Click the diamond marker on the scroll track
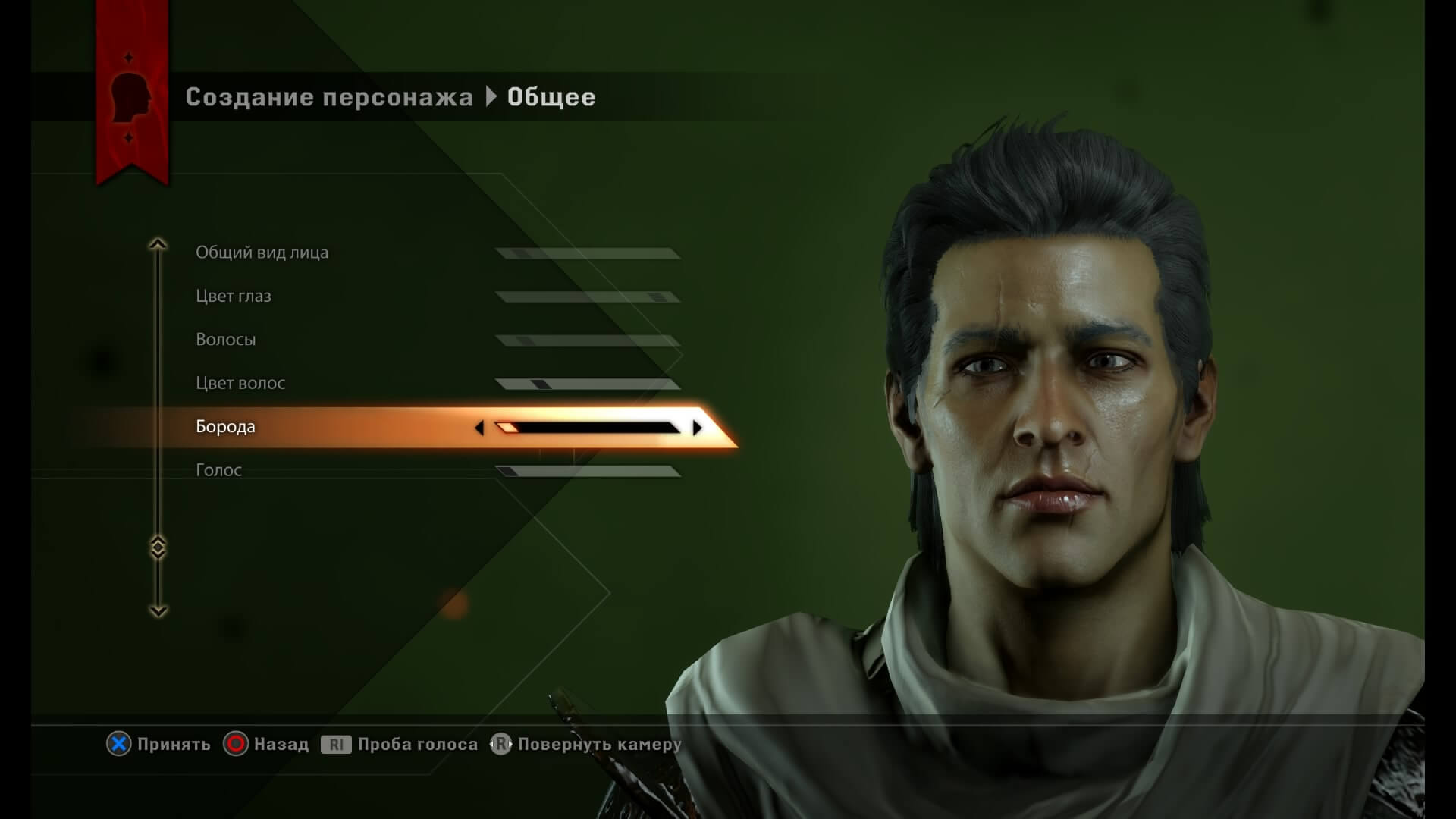The width and height of the screenshot is (1456, 819). coord(158,544)
